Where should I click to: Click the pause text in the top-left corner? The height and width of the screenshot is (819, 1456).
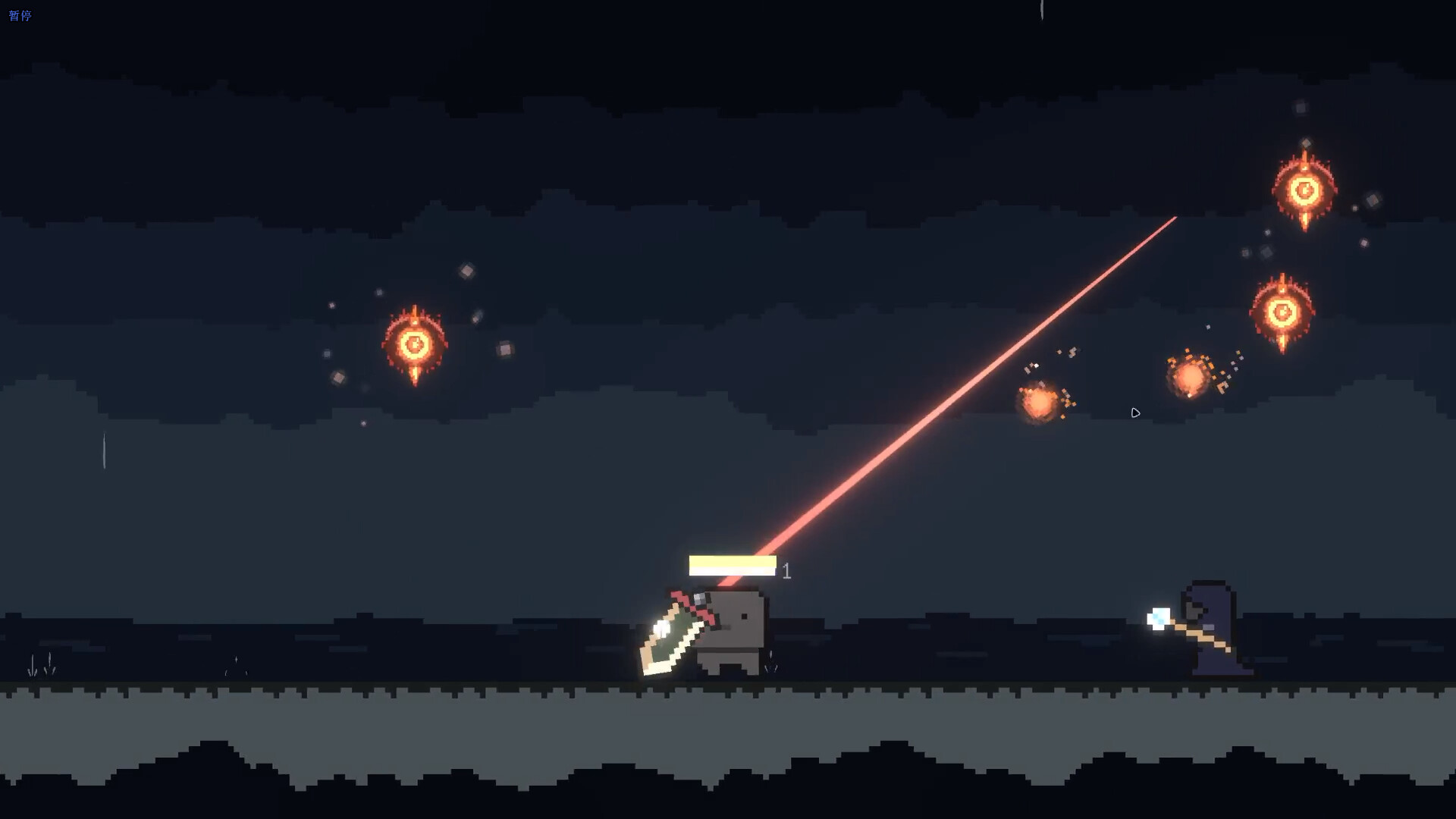click(x=20, y=13)
